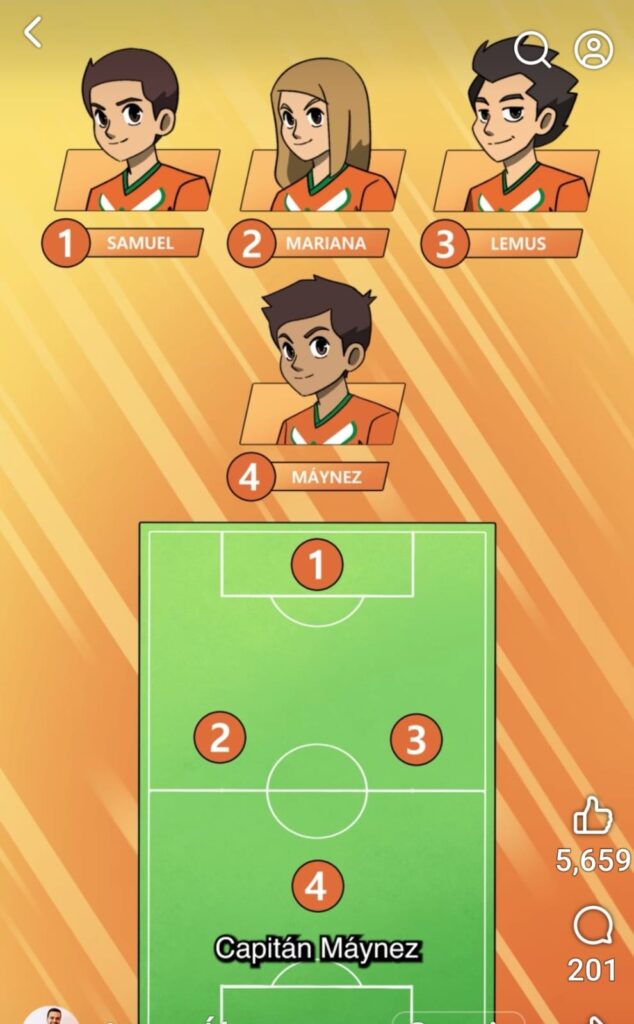634x1024 pixels.
Task: Open the user profile icon
Action: pos(593,49)
